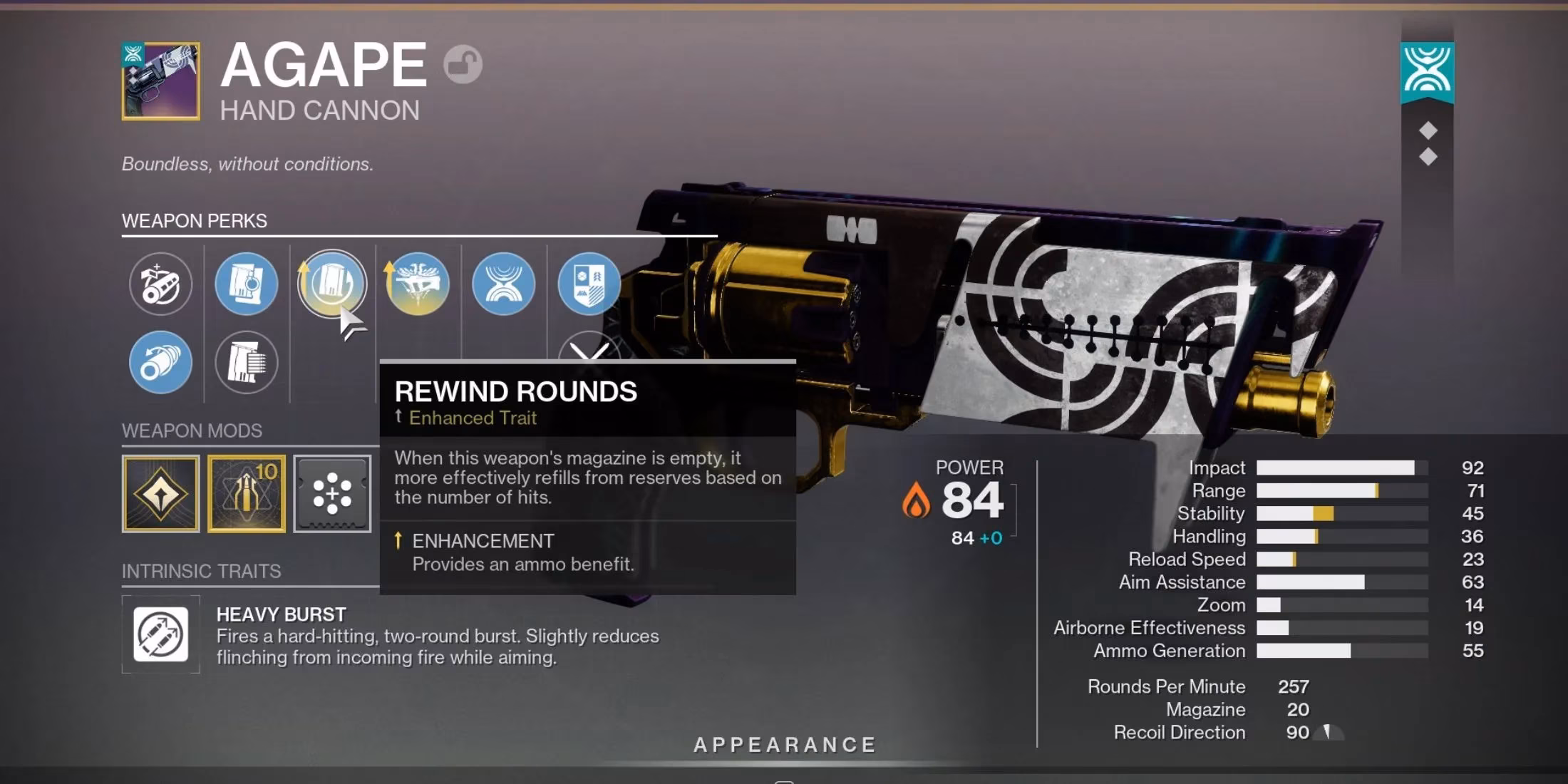Inspect the golden enhanced trait beside Rewind Rounds
The width and height of the screenshot is (1568, 784).
tap(418, 284)
